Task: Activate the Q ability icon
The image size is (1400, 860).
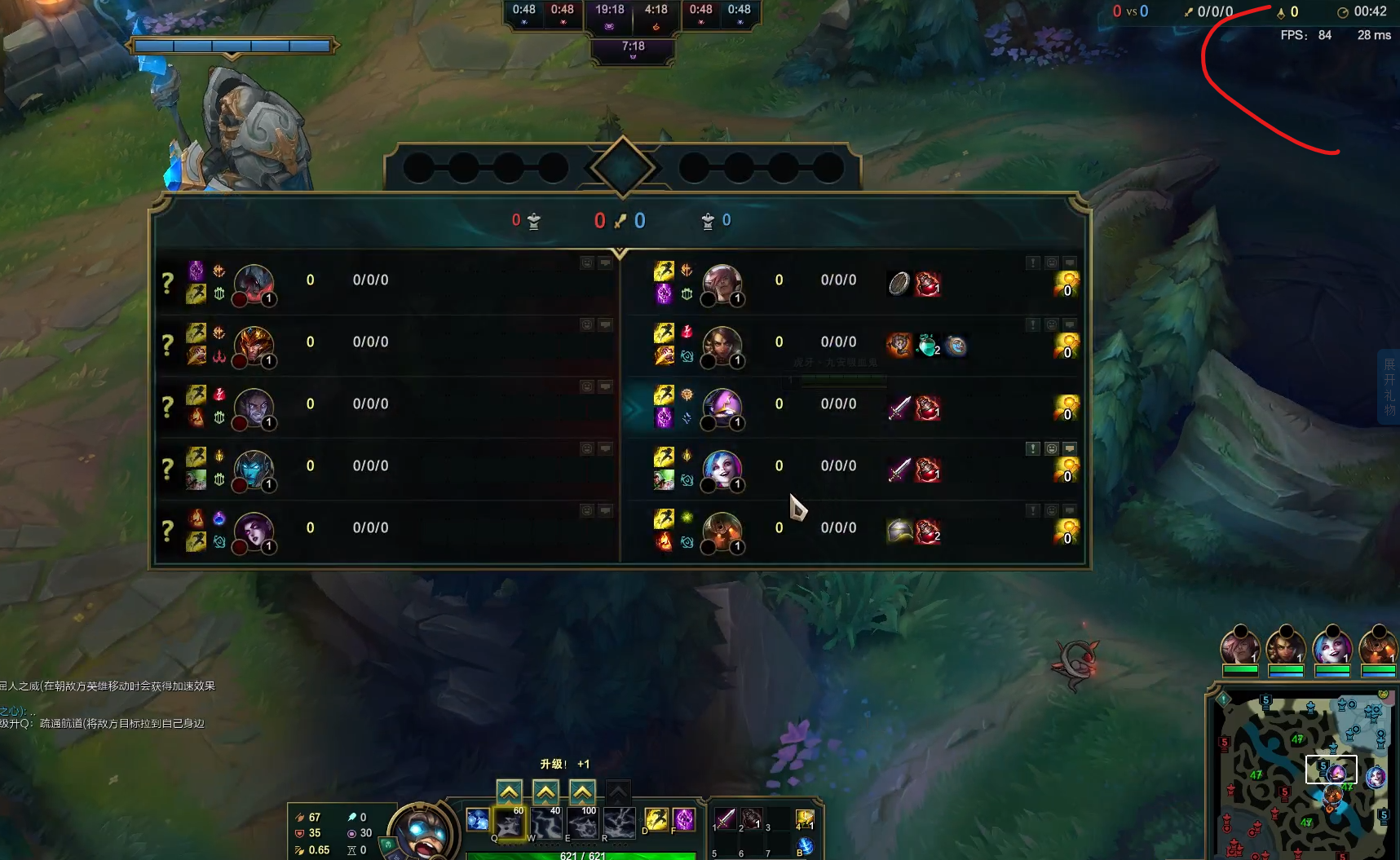Action: pos(510,823)
